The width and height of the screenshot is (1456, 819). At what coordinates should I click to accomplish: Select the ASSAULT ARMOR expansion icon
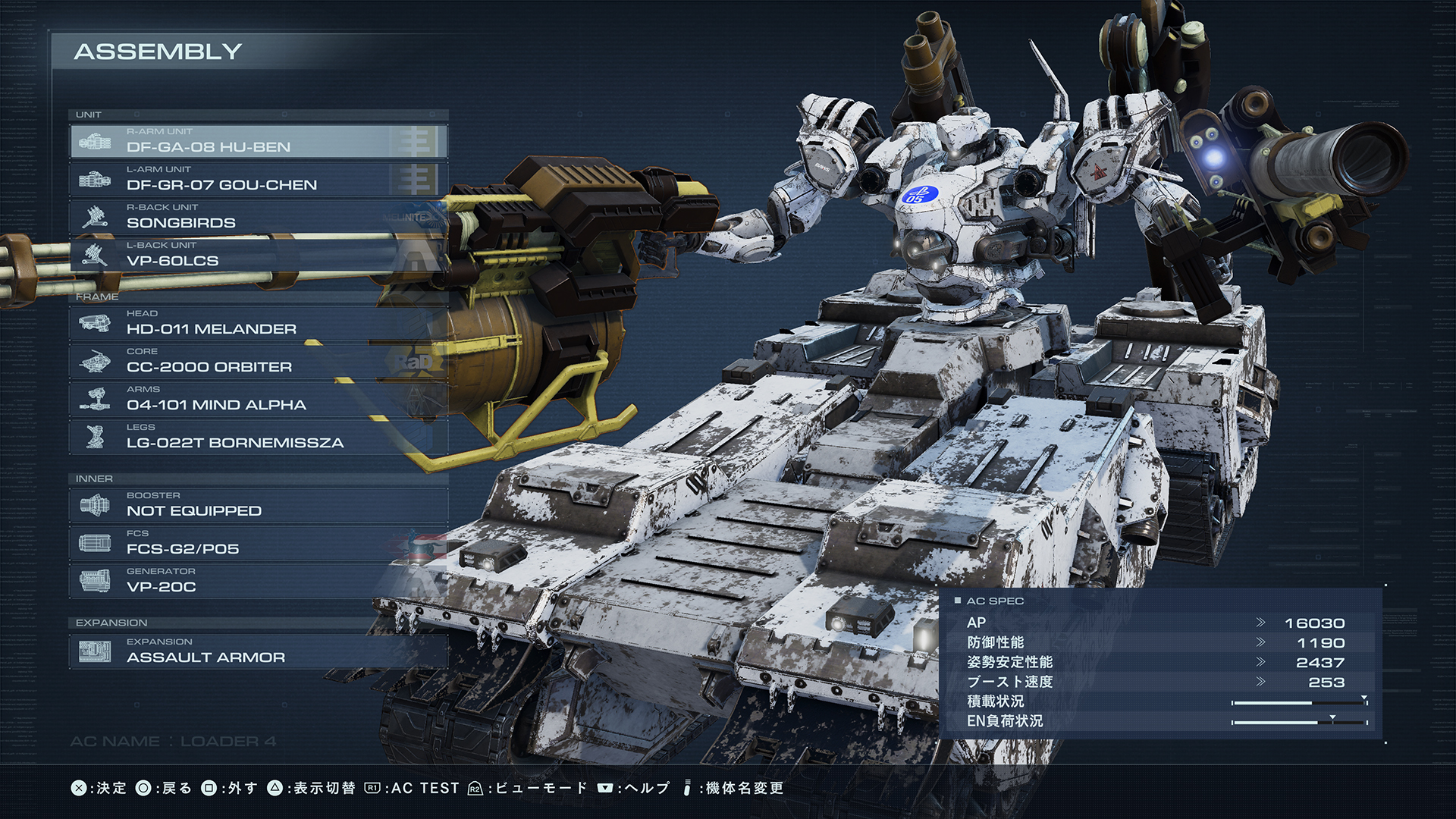click(96, 651)
